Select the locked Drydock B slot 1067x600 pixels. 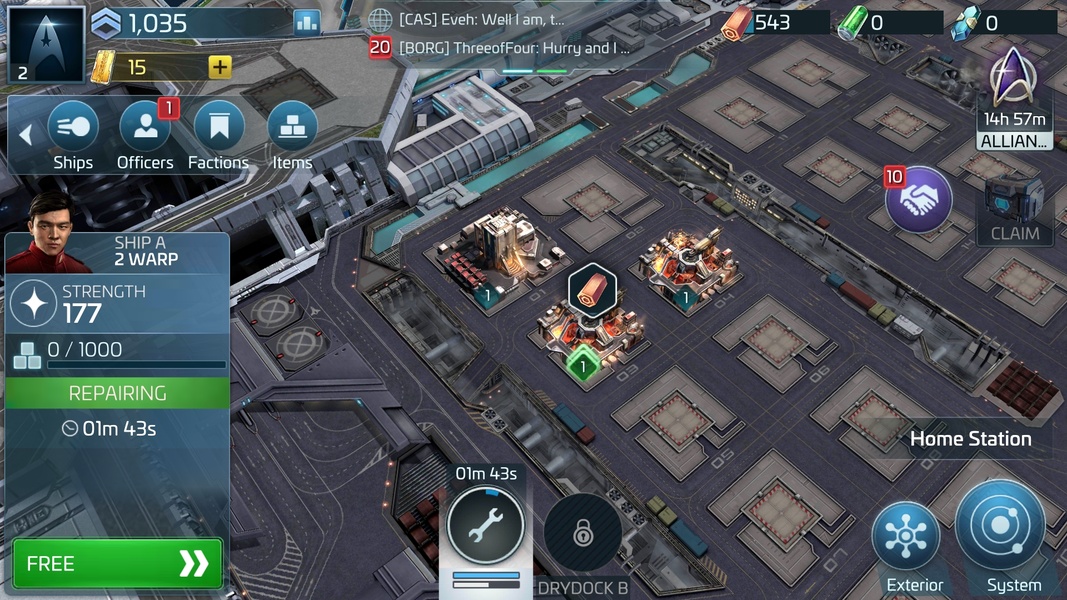pos(583,533)
